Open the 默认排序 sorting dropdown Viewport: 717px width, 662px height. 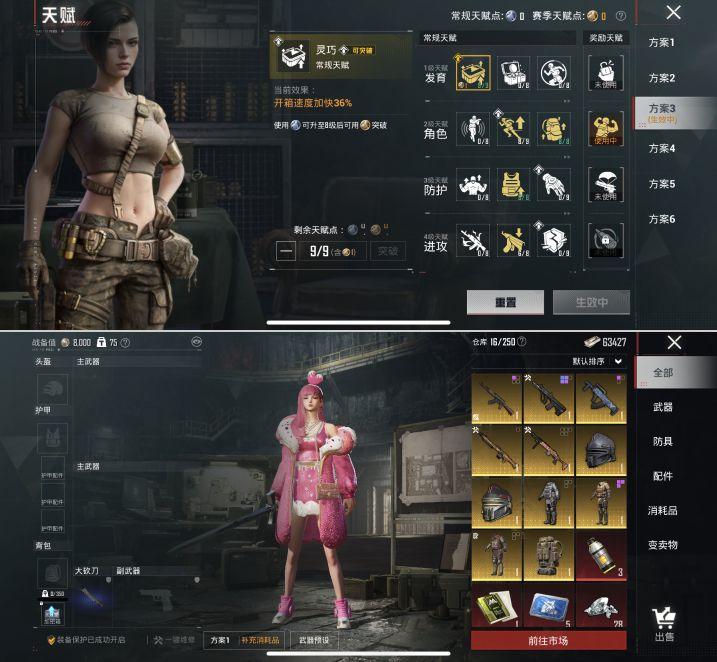pyautogui.click(x=598, y=361)
